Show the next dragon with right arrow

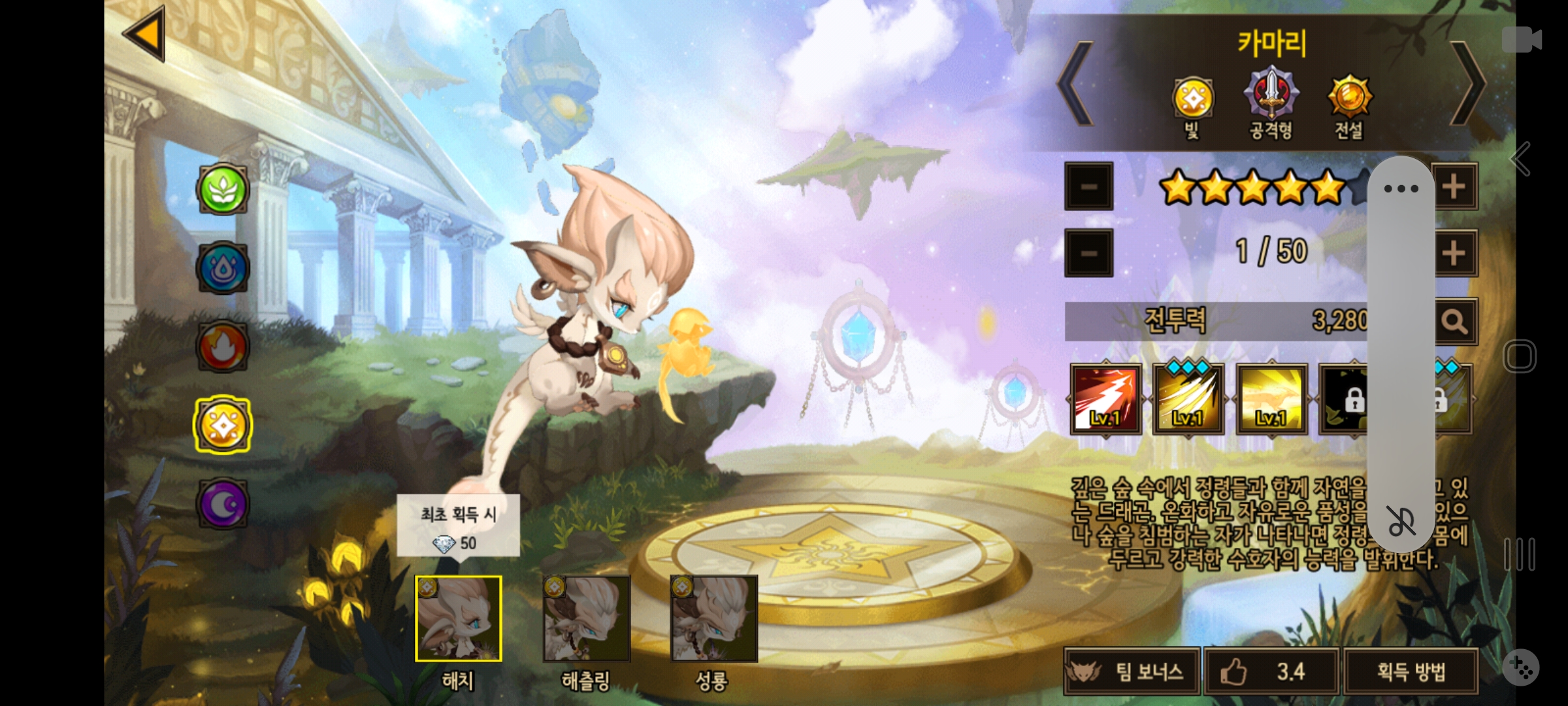point(1467,84)
